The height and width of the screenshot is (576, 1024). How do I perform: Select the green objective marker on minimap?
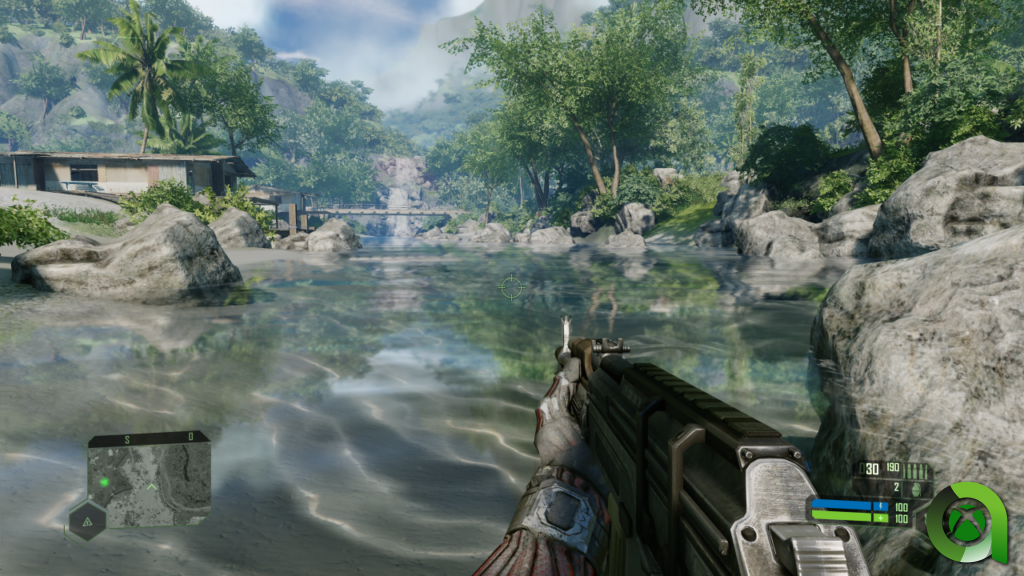point(104,481)
